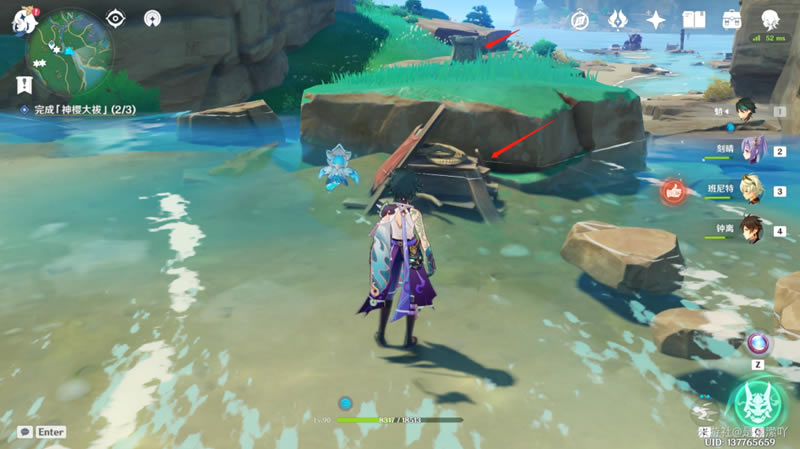Switch to party member 班尼特
800x449 pixels.
click(x=752, y=190)
